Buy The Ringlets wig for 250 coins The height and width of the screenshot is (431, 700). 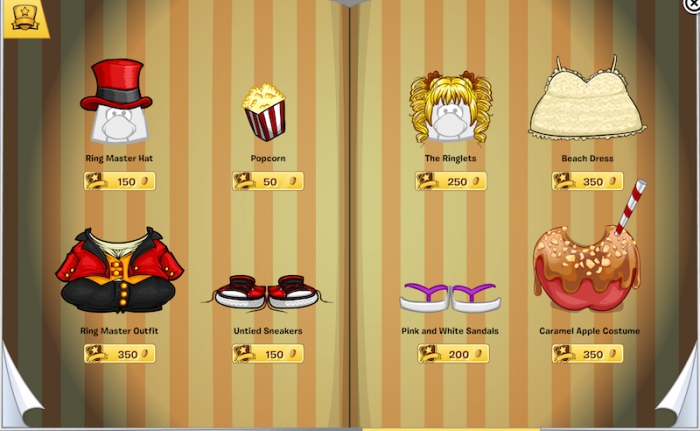451,182
